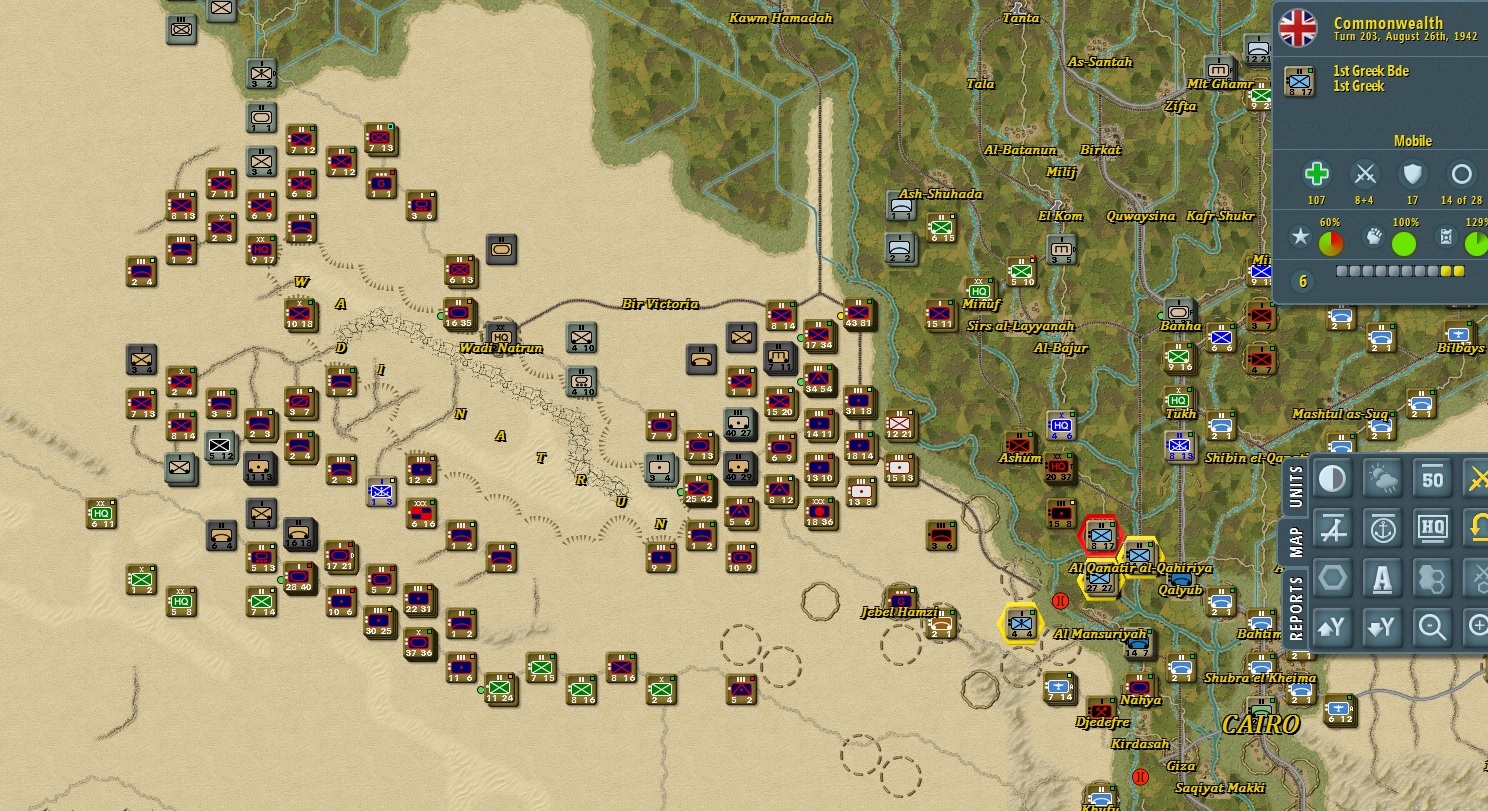Toggle the half-circle contrast shading icon
Image resolution: width=1488 pixels, height=811 pixels.
tap(1334, 478)
